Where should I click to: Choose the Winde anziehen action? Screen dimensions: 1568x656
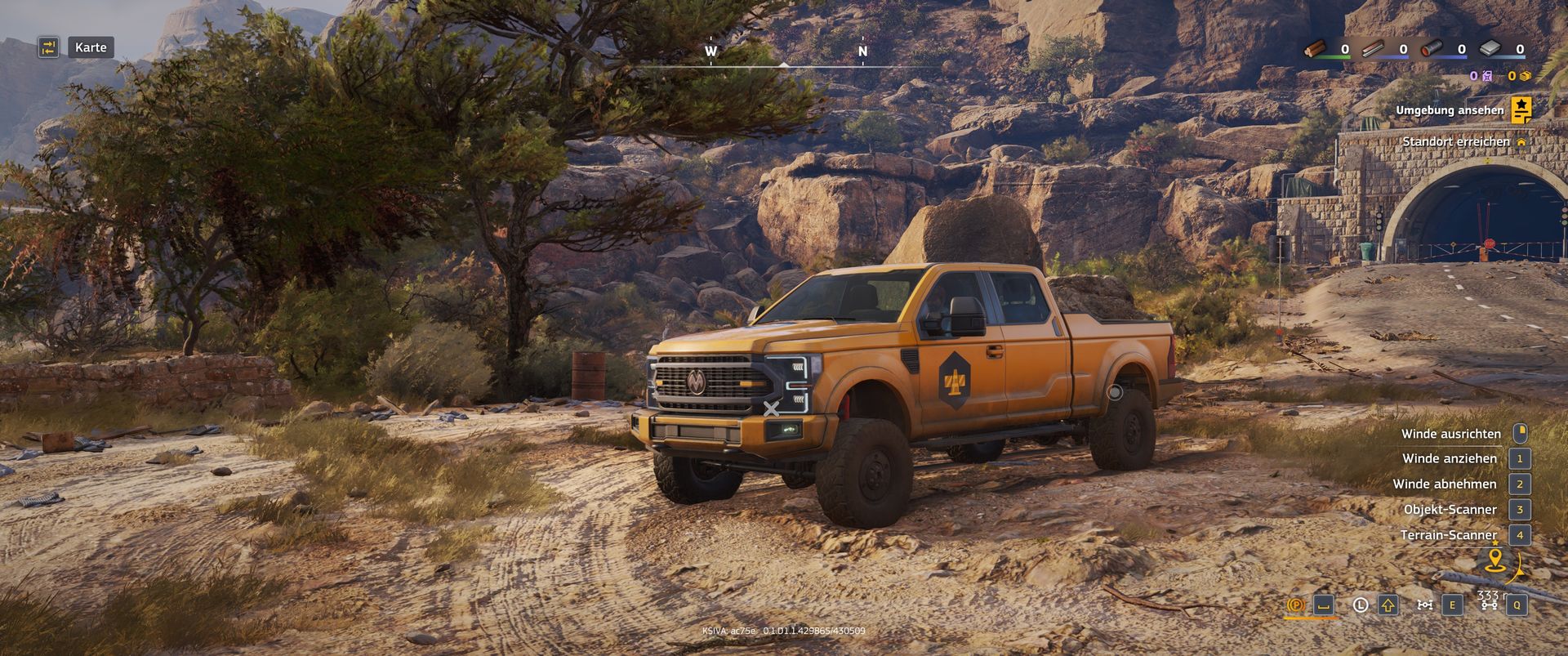(1450, 459)
